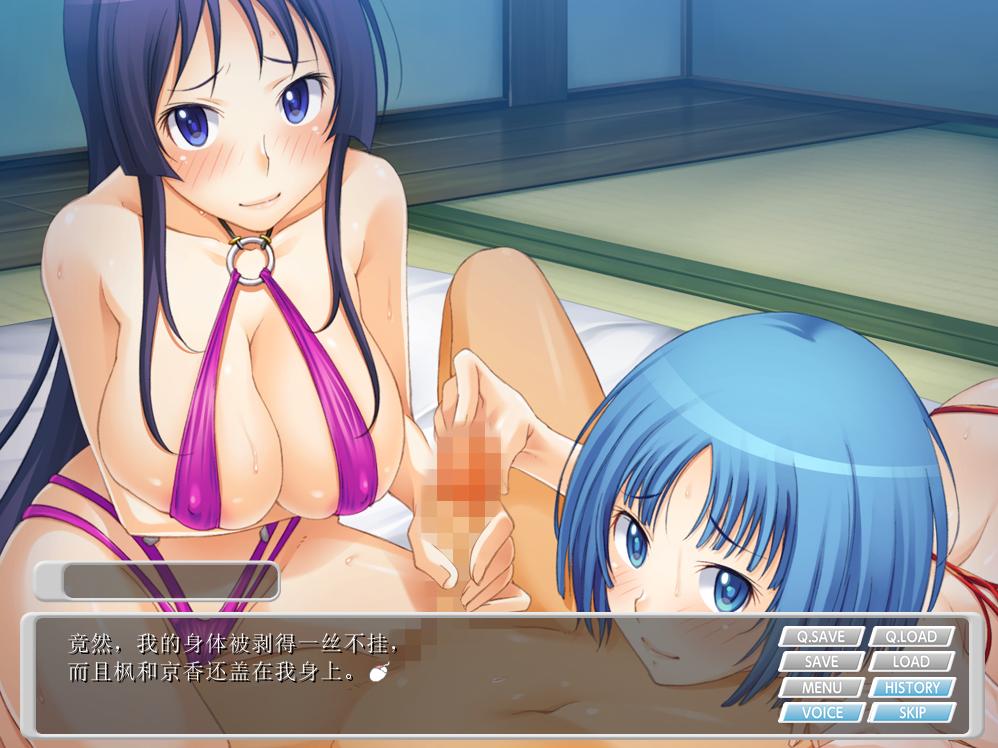Viewport: 998px width, 748px height.
Task: Open the LOAD screen
Action: click(911, 662)
